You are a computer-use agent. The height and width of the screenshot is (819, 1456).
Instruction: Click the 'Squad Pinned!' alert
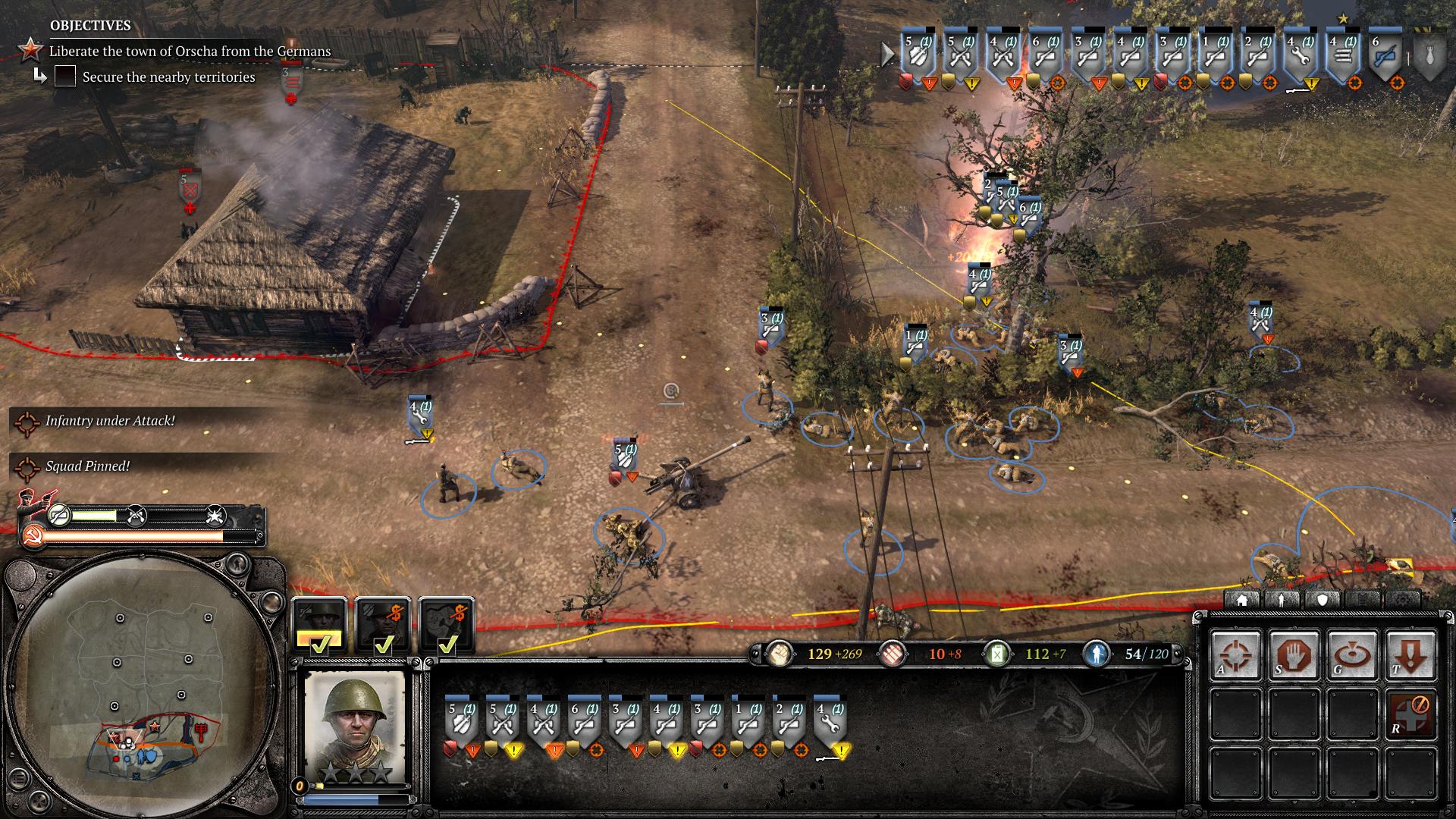click(x=87, y=466)
